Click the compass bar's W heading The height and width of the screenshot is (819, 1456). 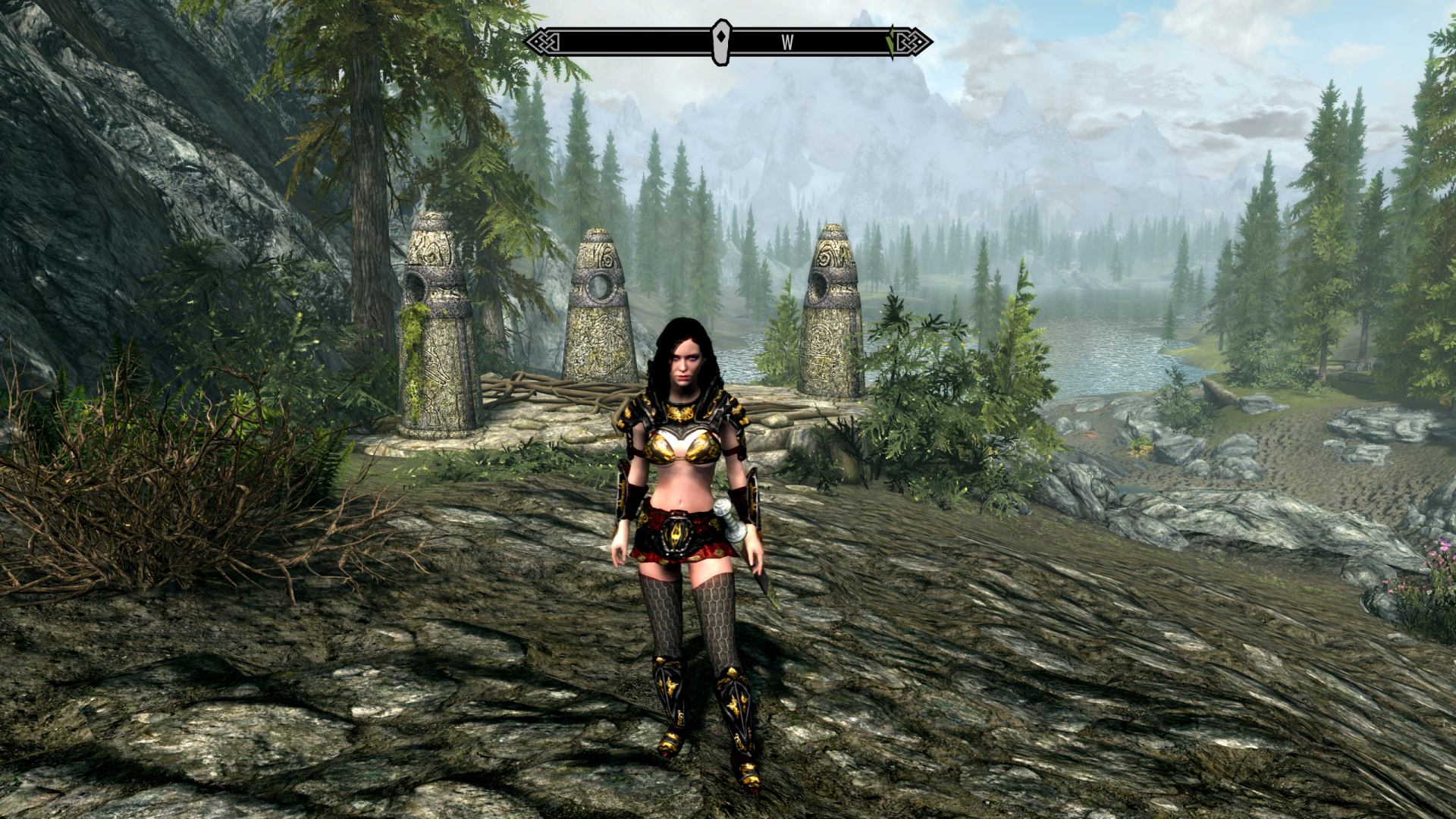click(787, 42)
